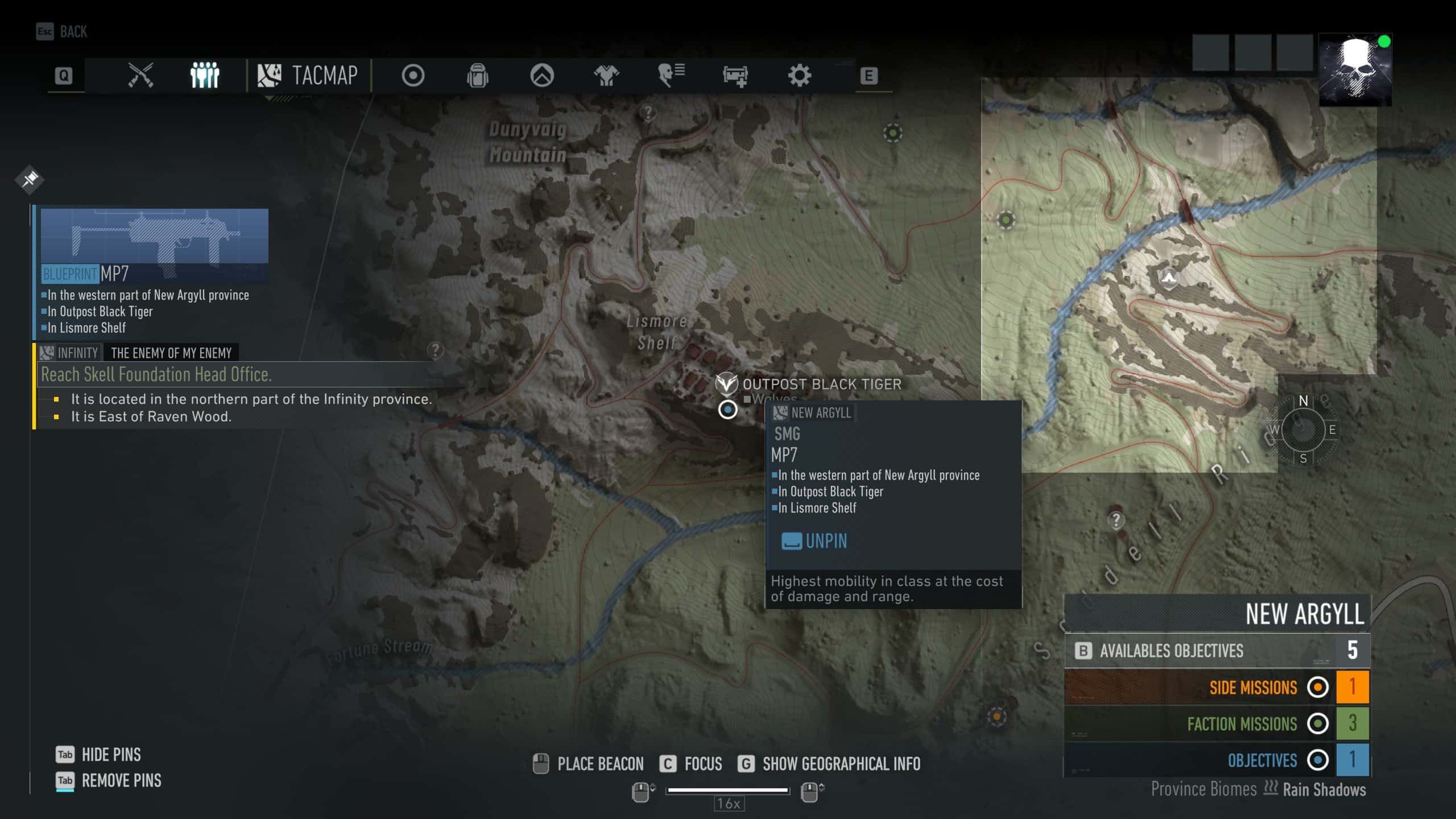The height and width of the screenshot is (819, 1456).
Task: Click the Outpost Black Tiger map marker
Action: [726, 384]
